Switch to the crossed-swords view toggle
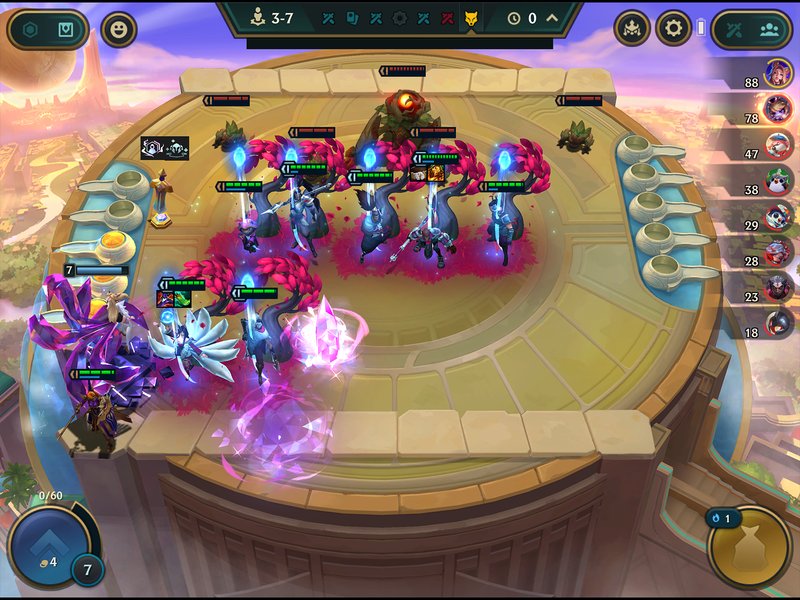800x600 pixels. coord(733,29)
